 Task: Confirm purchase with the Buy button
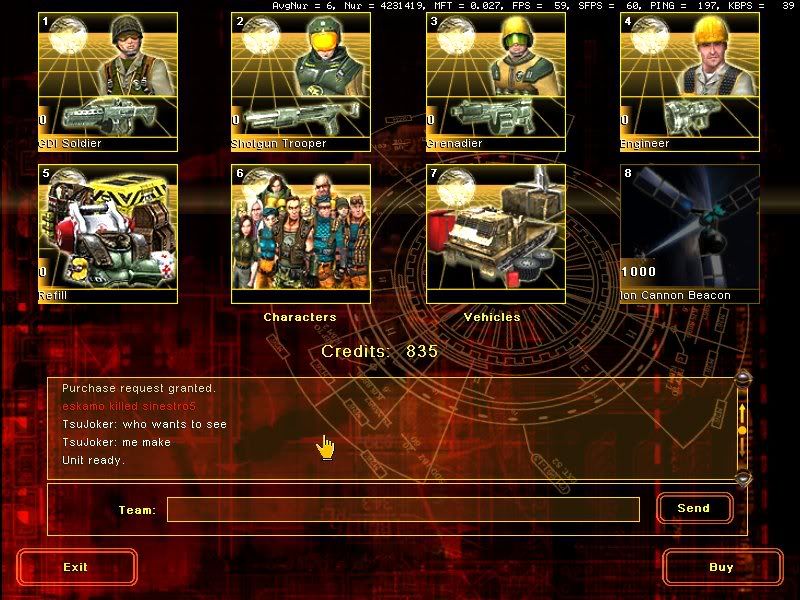[x=721, y=567]
